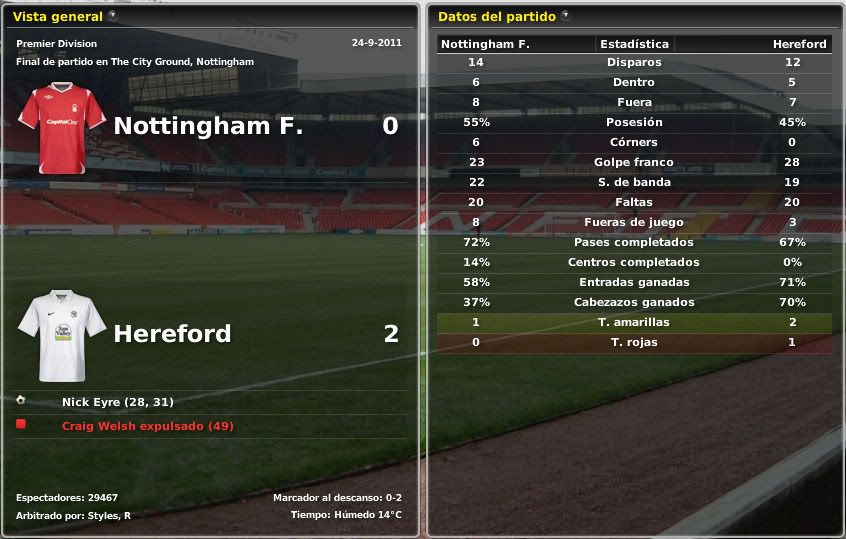This screenshot has width=846, height=539.
Task: Click the Nottingham F. column header in stats table
Action: tap(485, 44)
